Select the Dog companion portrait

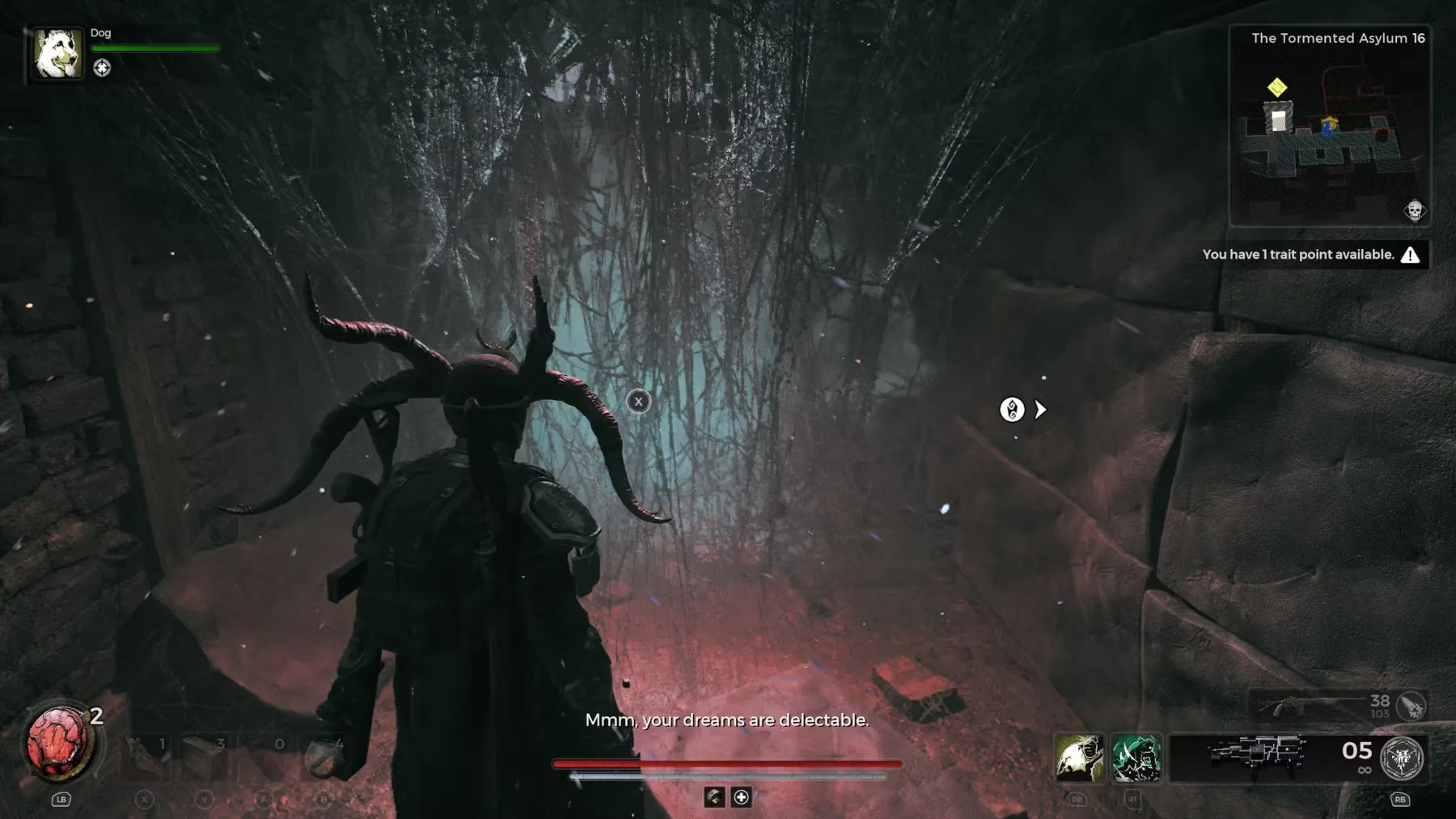57,53
